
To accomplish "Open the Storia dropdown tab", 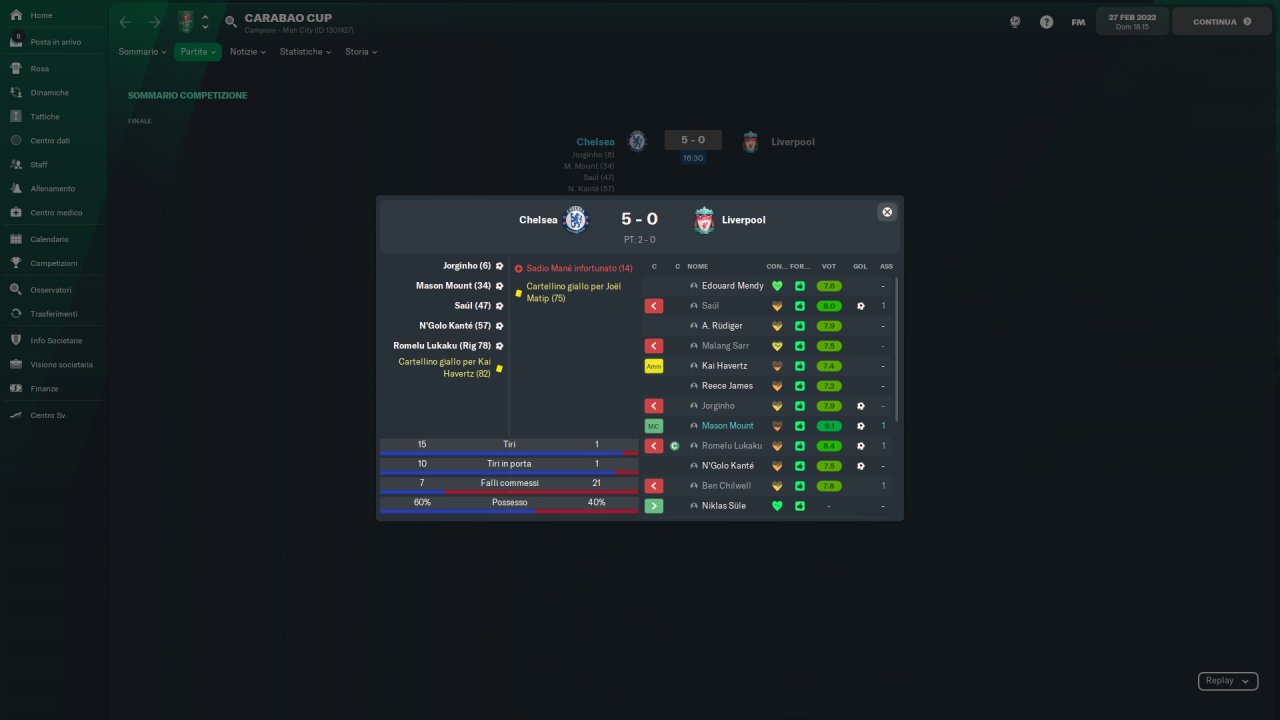I will pos(360,52).
